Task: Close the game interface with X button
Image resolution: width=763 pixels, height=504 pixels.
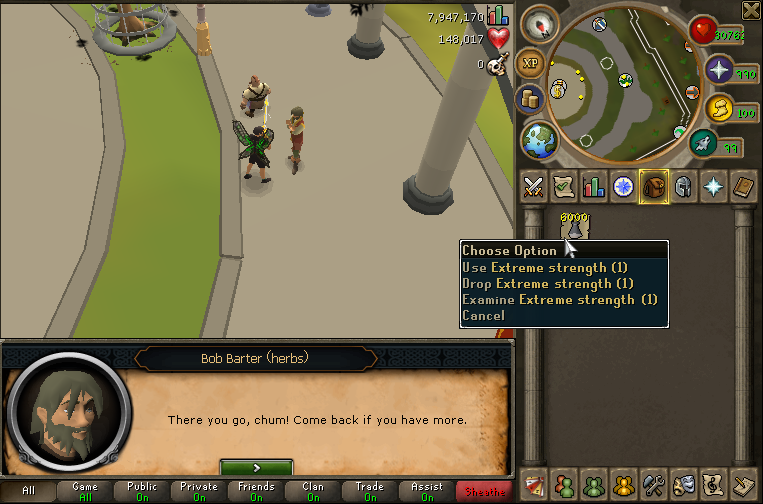Action: (751, 10)
